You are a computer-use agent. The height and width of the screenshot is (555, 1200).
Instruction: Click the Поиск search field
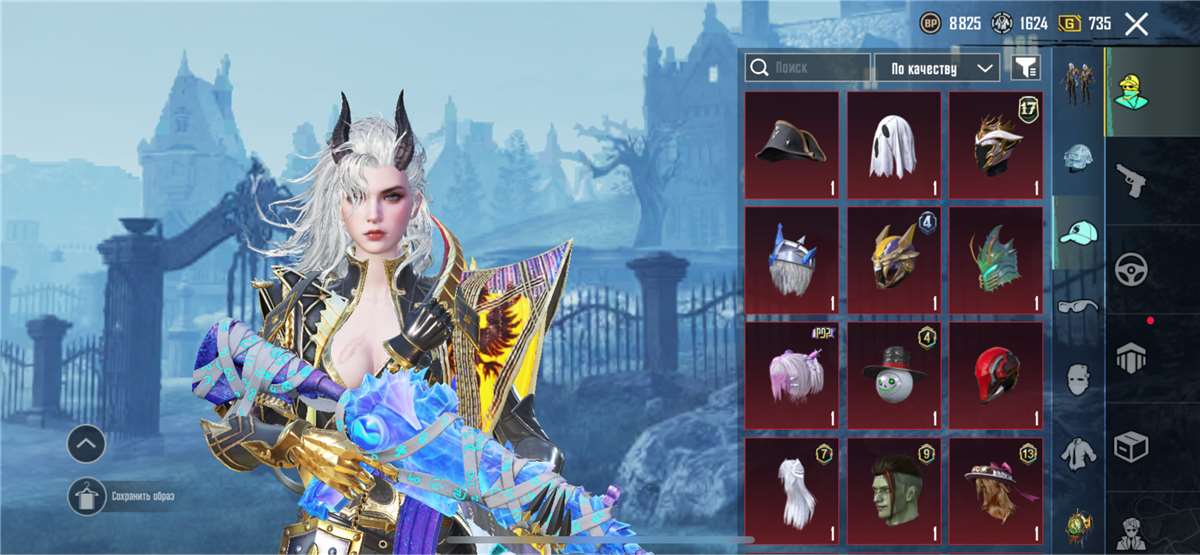[808, 68]
